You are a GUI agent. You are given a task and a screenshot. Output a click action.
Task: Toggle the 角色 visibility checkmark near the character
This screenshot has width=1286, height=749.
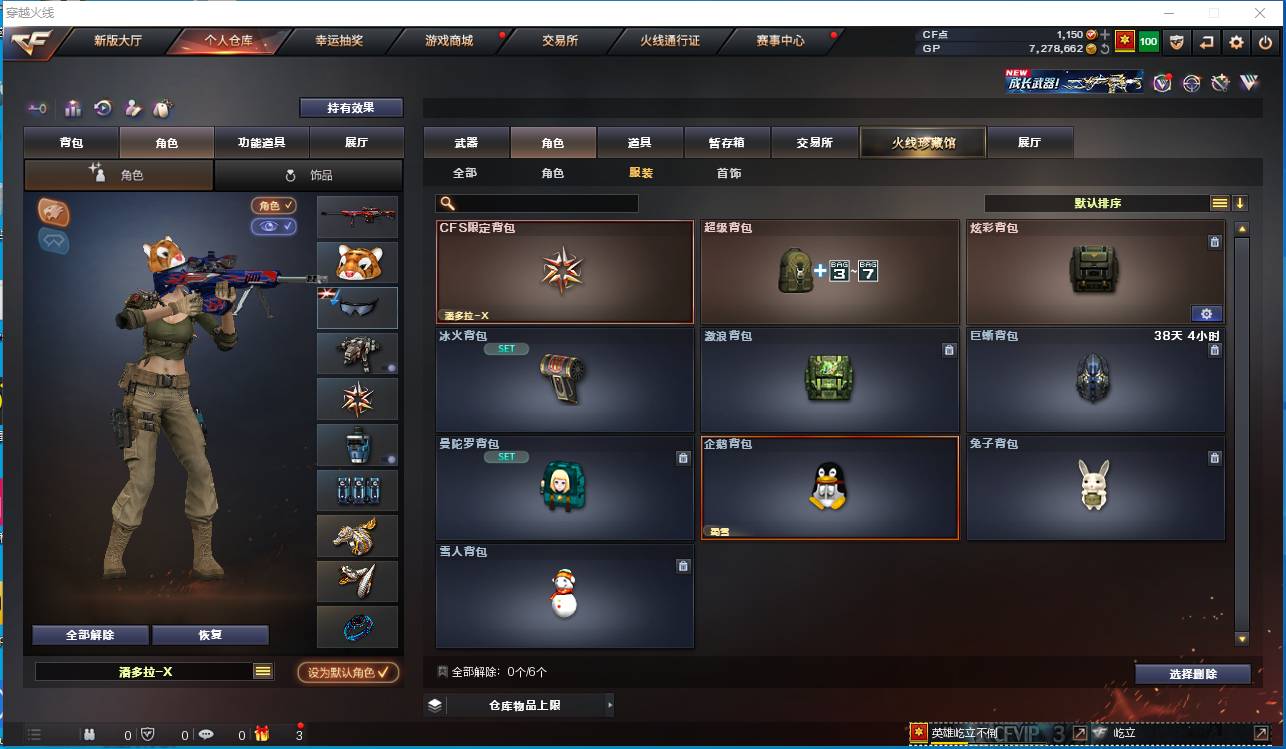(273, 205)
